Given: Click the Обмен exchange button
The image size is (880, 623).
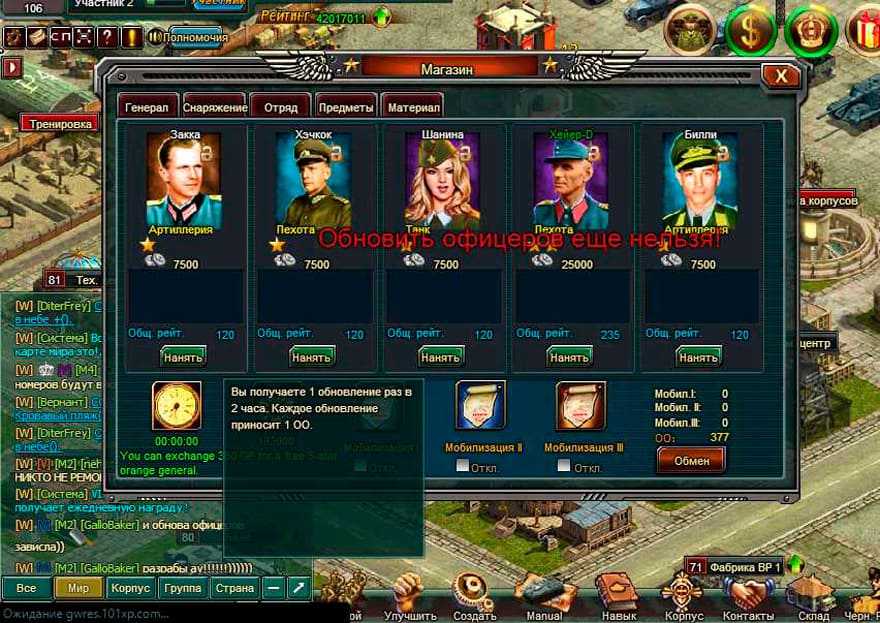Looking at the screenshot, I should pyautogui.click(x=691, y=460).
